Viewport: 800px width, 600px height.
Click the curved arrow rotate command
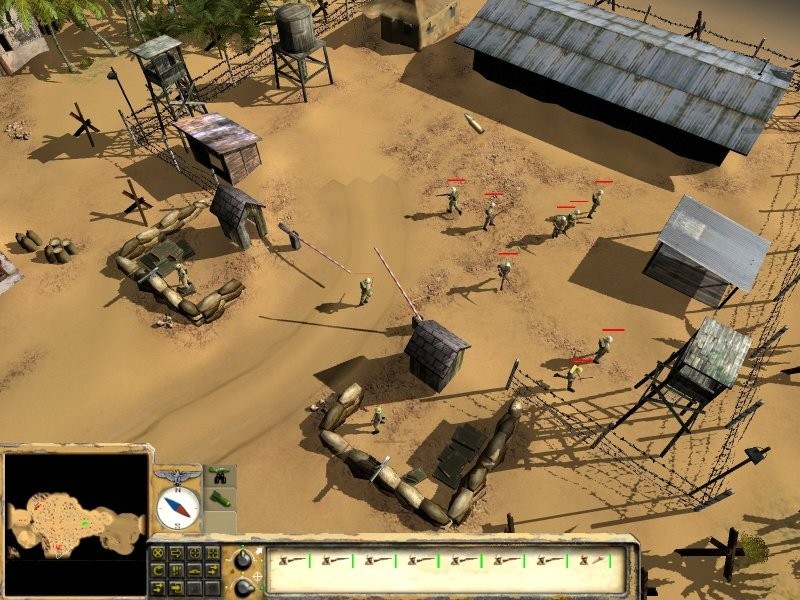pos(158,570)
